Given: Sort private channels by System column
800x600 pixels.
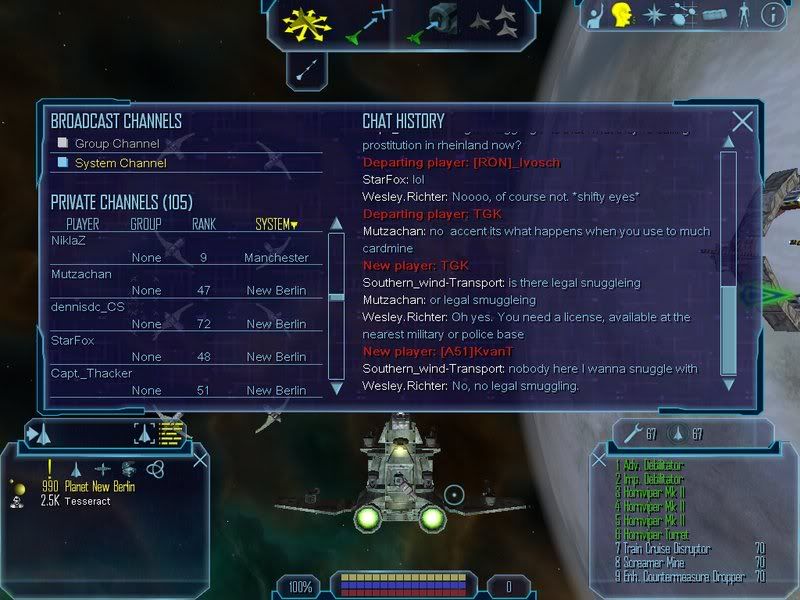Looking at the screenshot, I should pyautogui.click(x=276, y=224).
